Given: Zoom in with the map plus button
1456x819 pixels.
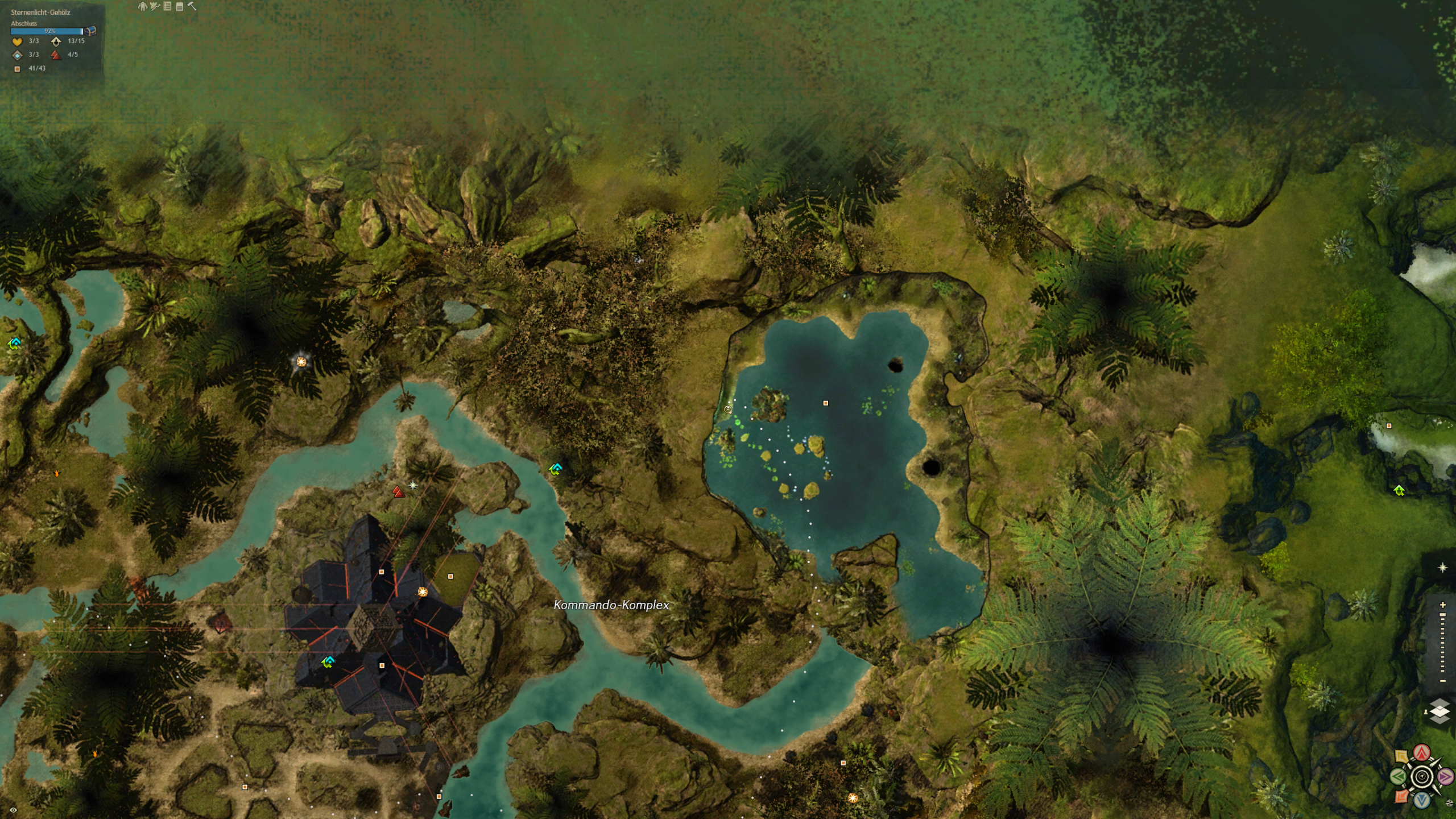Looking at the screenshot, I should point(1442,605).
